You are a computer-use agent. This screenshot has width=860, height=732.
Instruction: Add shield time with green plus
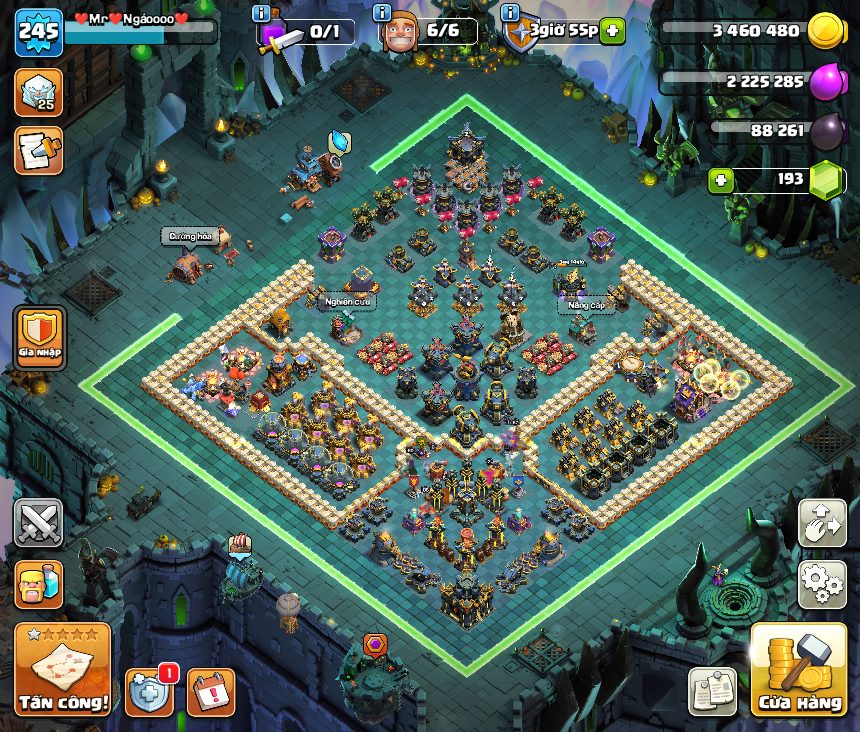pyautogui.click(x=612, y=31)
